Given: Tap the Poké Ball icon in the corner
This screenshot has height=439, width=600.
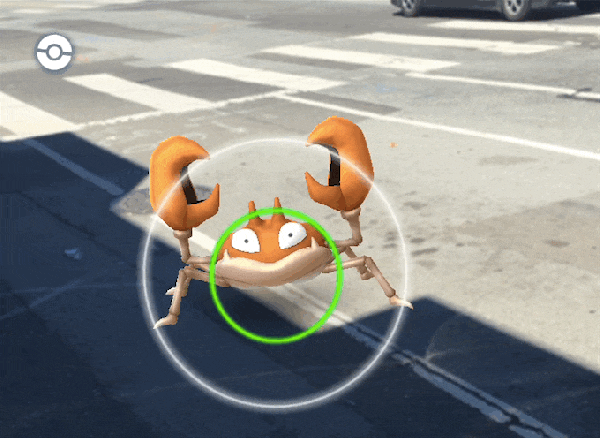Looking at the screenshot, I should tap(54, 52).
